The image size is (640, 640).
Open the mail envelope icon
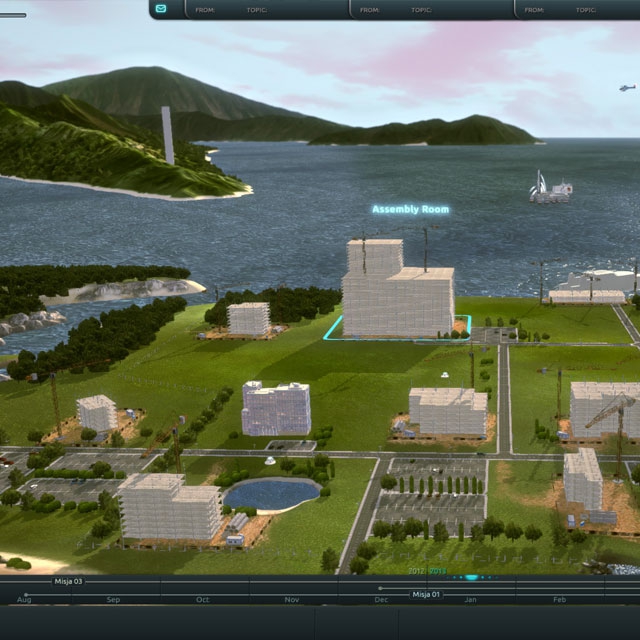(x=162, y=9)
